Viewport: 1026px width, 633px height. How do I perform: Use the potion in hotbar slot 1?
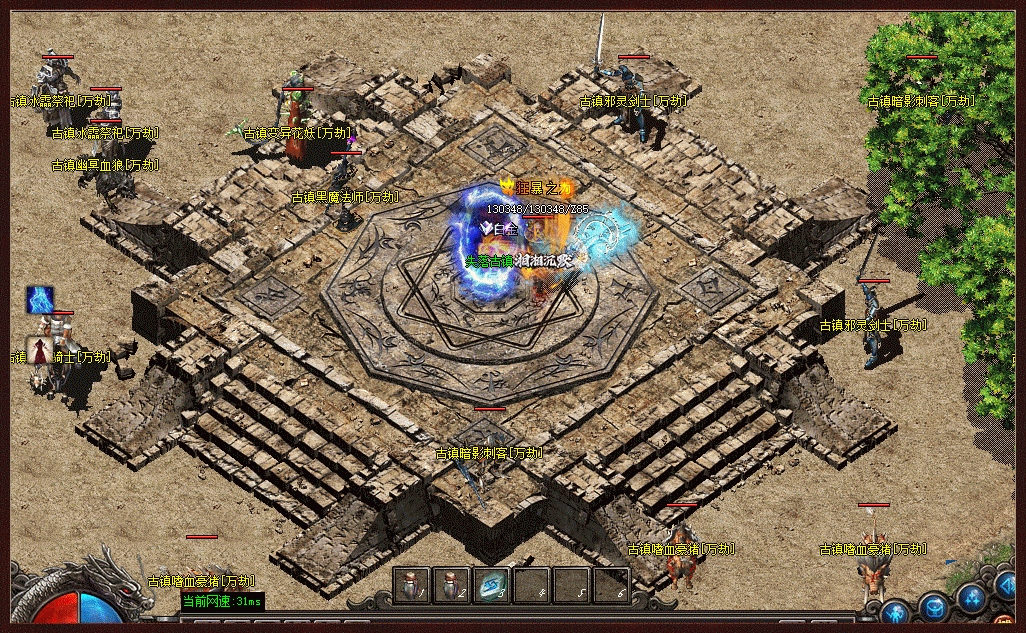[x=413, y=584]
